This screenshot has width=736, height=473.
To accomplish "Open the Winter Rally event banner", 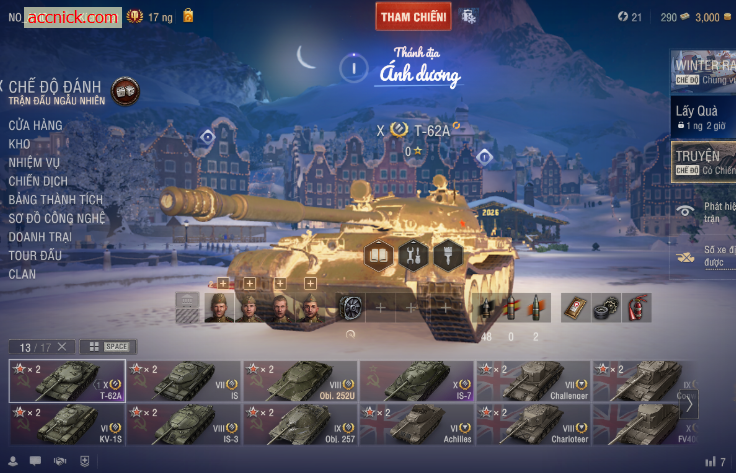I will (x=702, y=70).
